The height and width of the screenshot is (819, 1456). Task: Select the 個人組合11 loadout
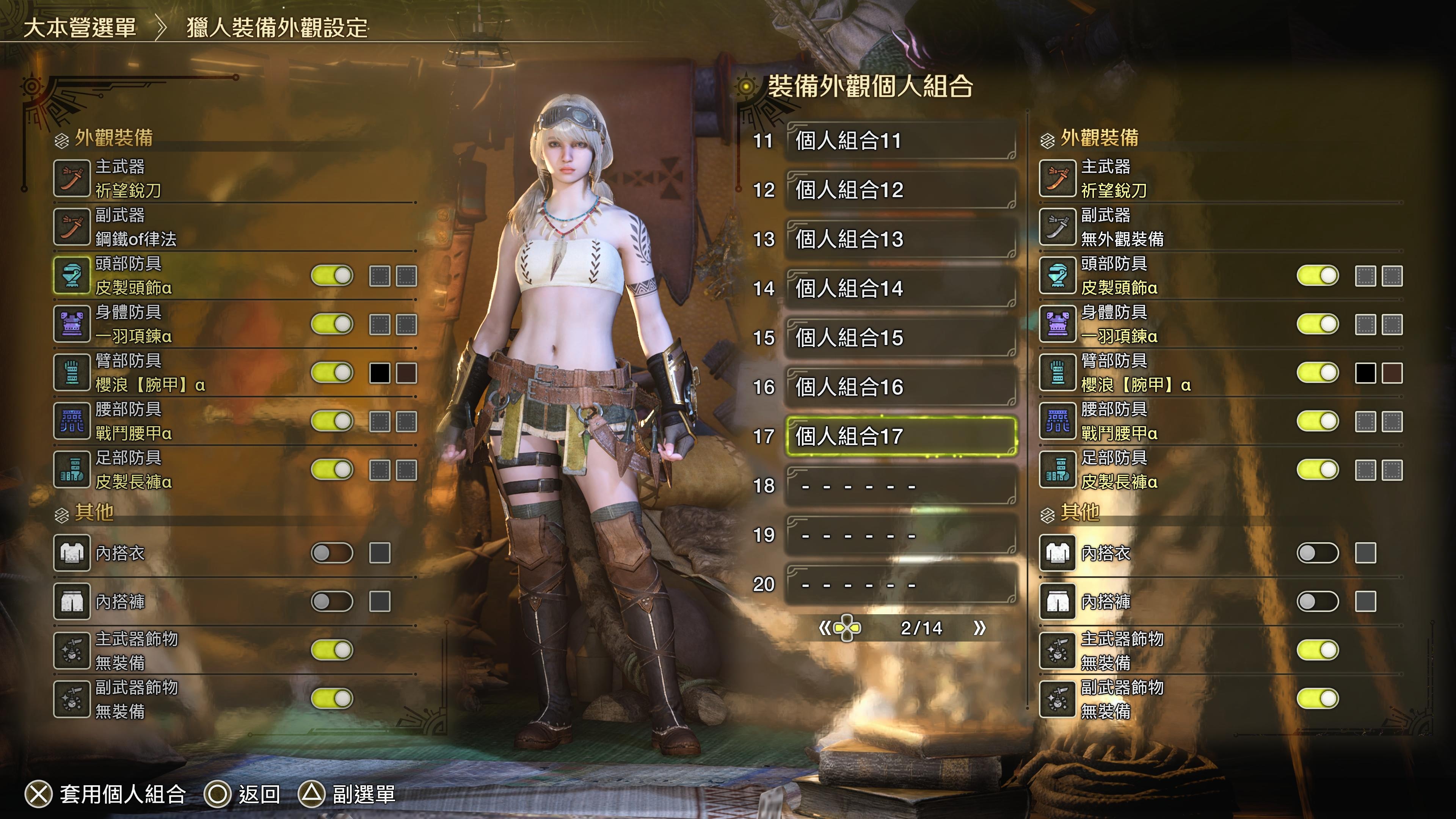point(901,141)
